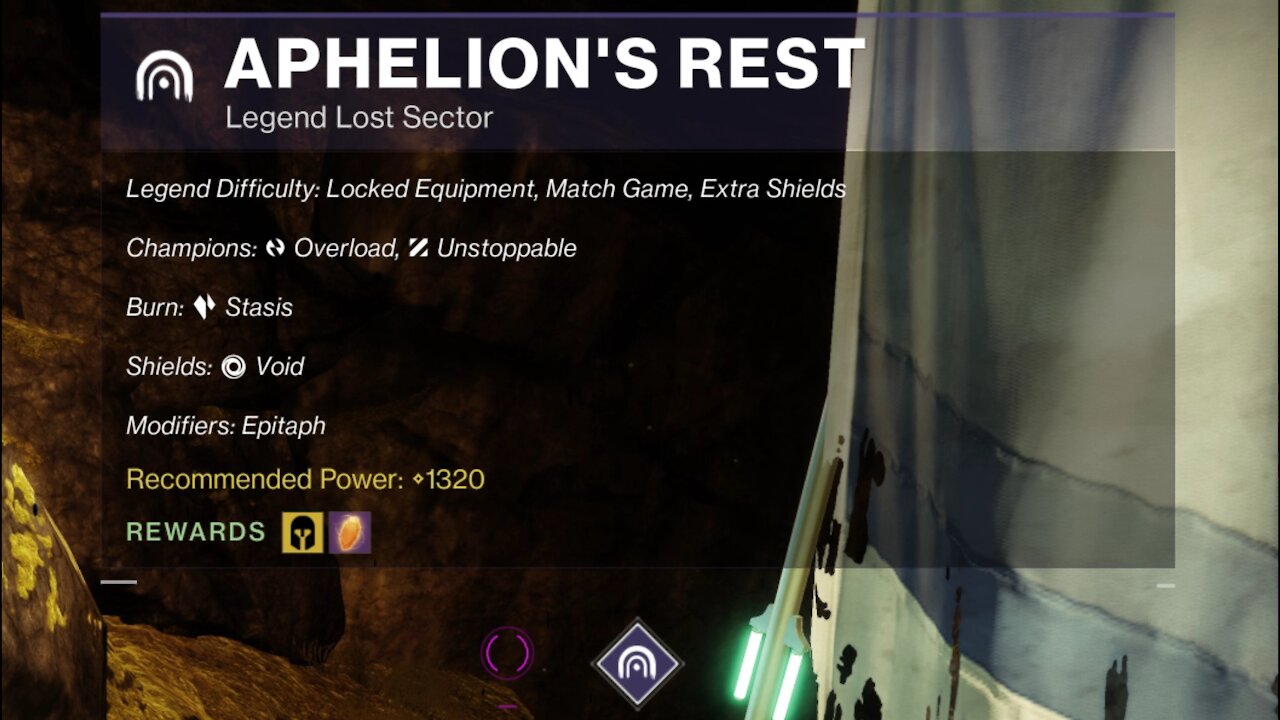The image size is (1280, 720).
Task: Expand the Burn: Stasis row
Action: (210, 307)
